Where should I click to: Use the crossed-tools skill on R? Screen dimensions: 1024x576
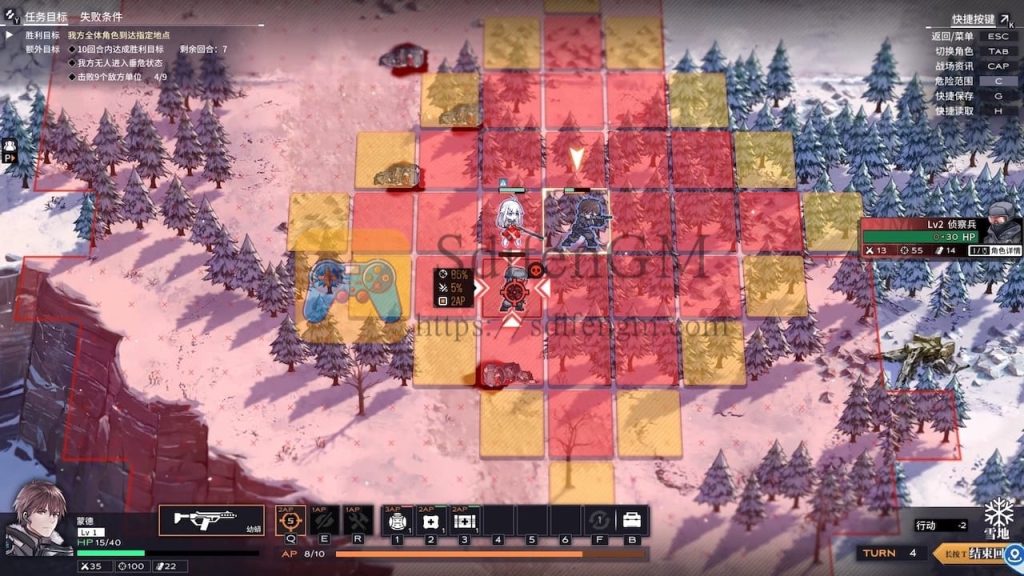(x=358, y=520)
